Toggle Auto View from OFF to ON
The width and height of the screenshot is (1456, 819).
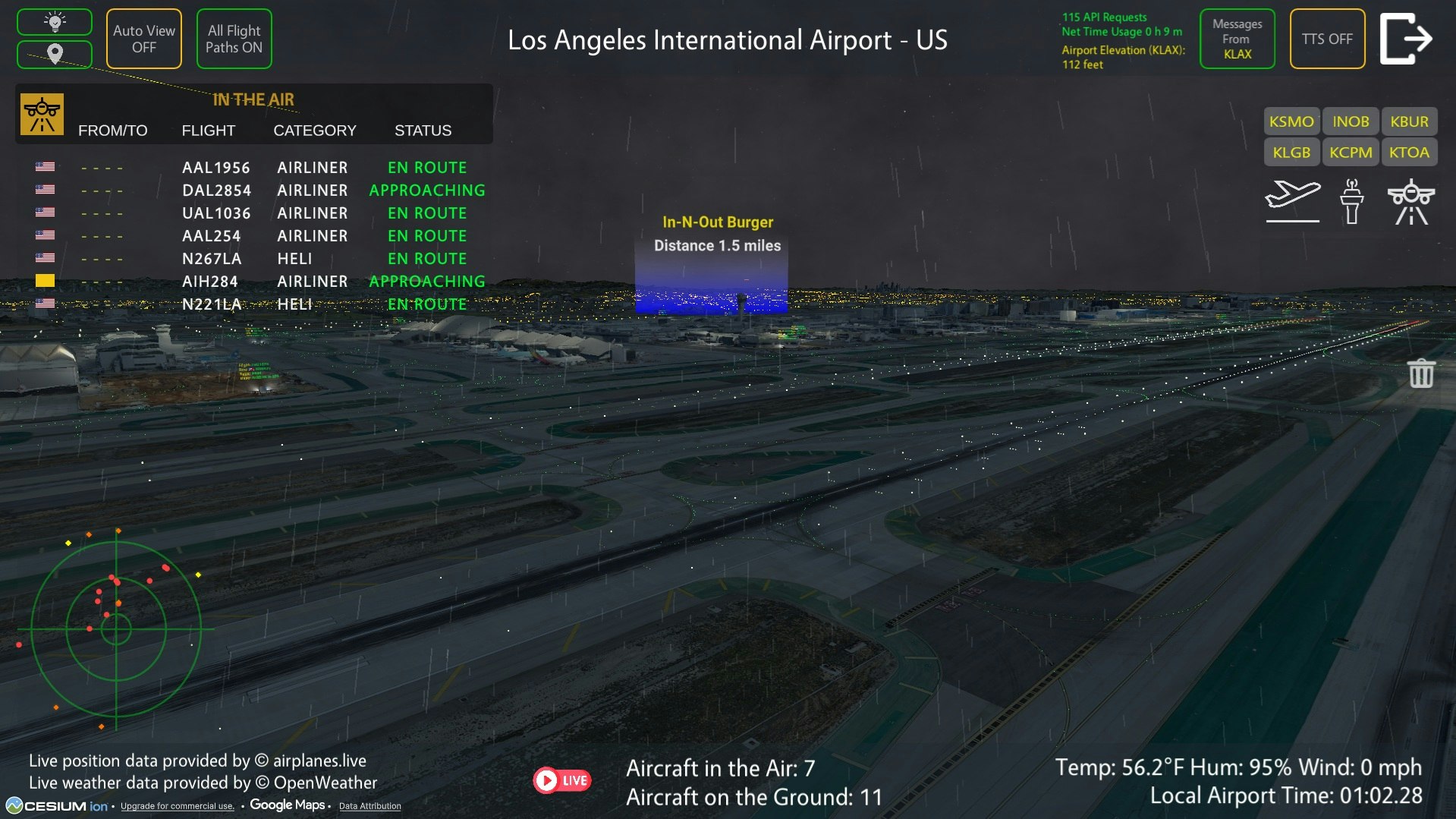point(143,38)
